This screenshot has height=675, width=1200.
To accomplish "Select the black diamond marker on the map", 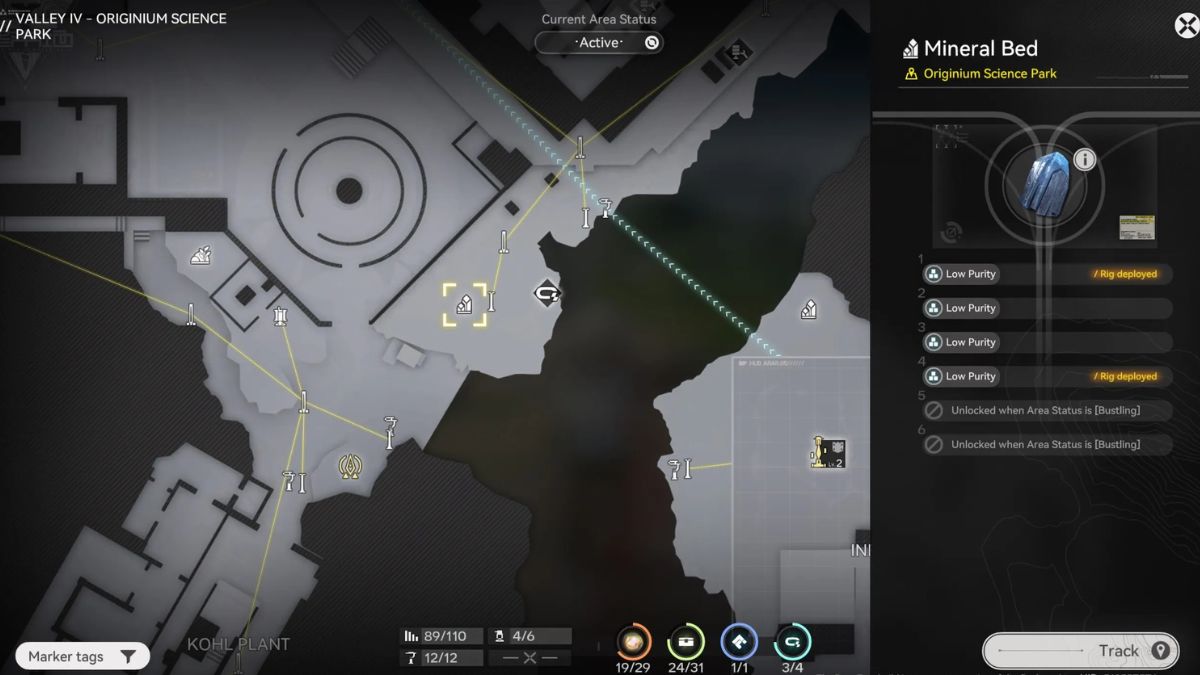I will coord(546,294).
